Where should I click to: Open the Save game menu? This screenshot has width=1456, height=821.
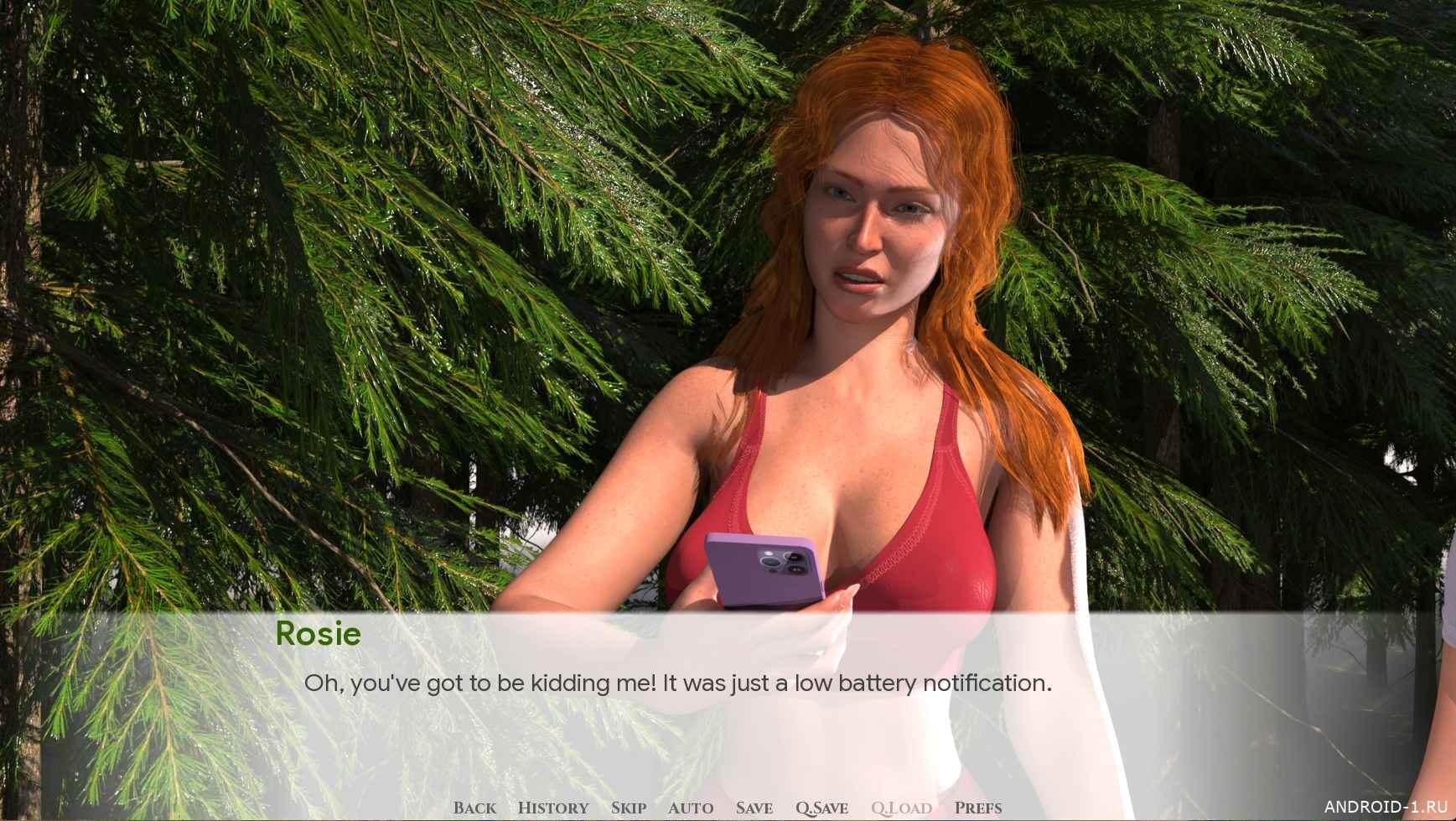click(x=754, y=808)
